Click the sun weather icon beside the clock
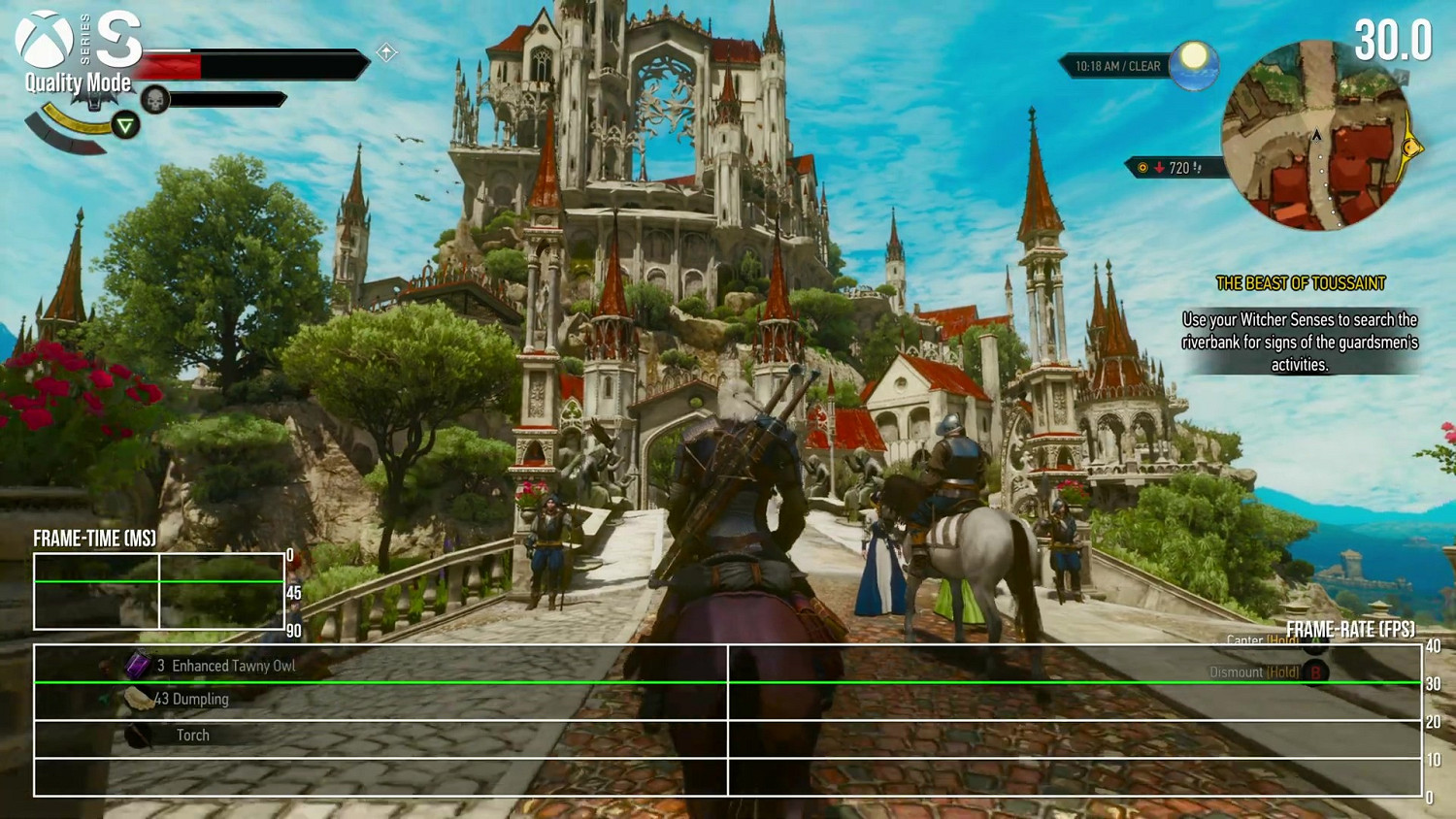The height and width of the screenshot is (819, 1456). 1192,64
